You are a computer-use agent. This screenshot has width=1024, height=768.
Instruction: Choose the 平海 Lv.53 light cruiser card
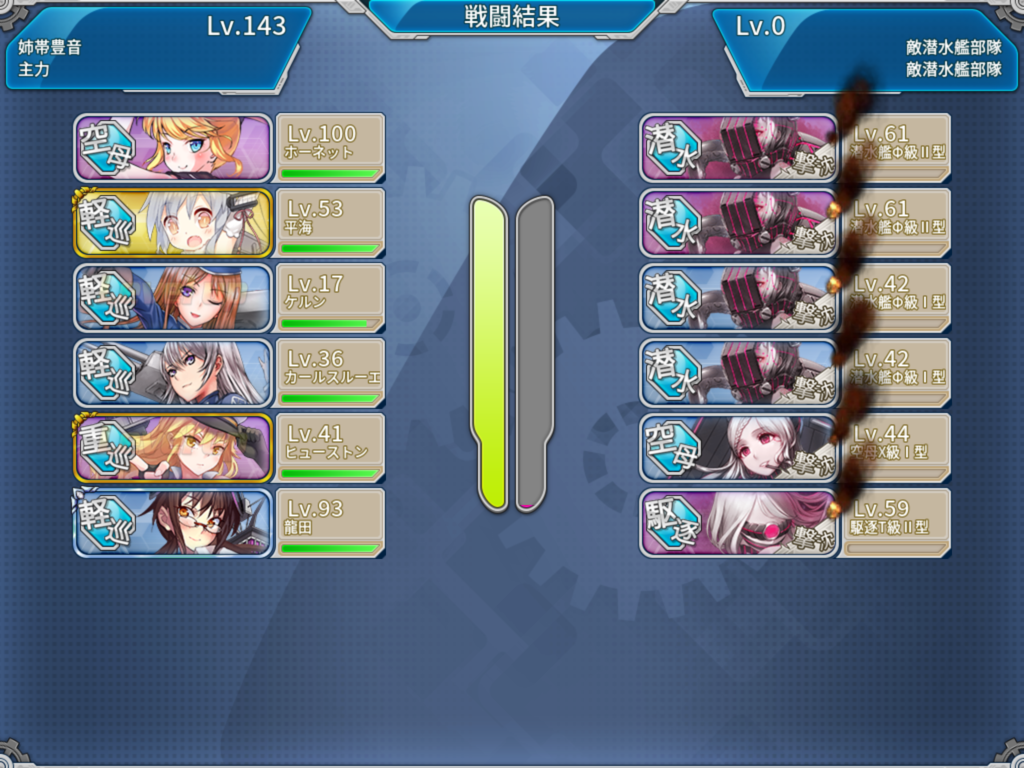[228, 223]
